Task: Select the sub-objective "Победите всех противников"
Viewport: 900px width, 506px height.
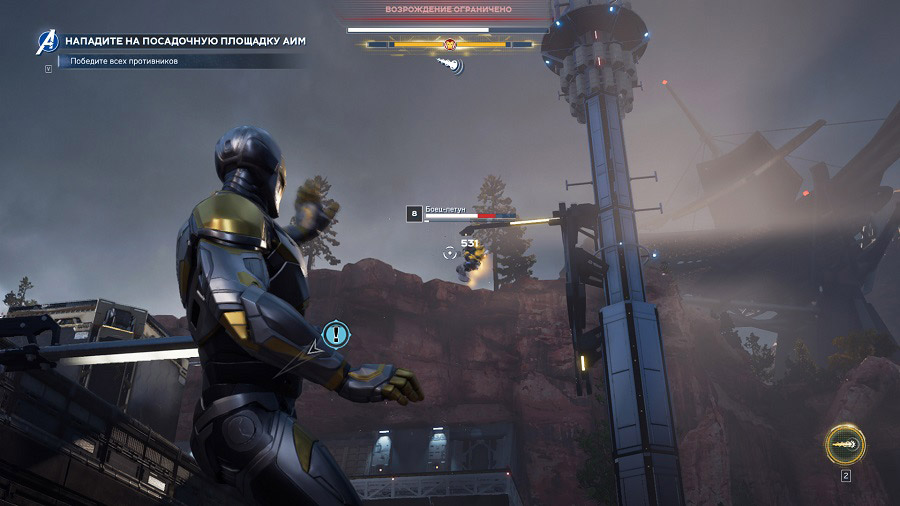Action: pos(124,62)
